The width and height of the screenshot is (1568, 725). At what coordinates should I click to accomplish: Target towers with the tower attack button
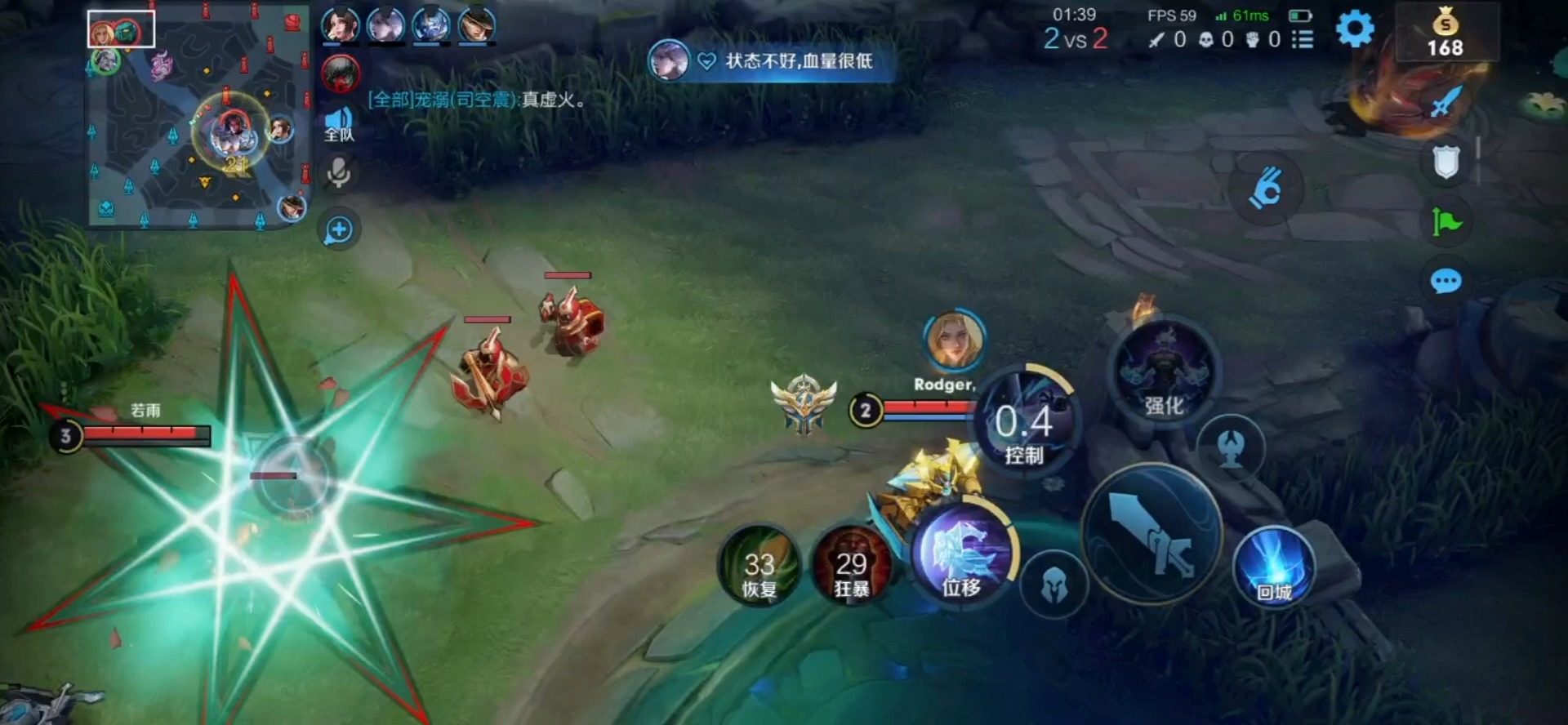click(1231, 447)
